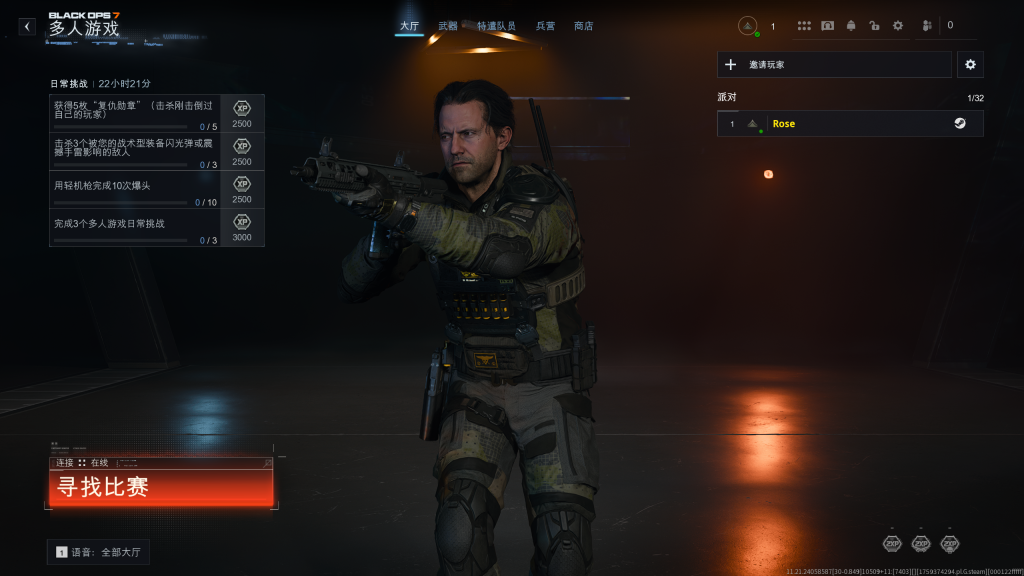Go back using the top-left arrow

27,27
